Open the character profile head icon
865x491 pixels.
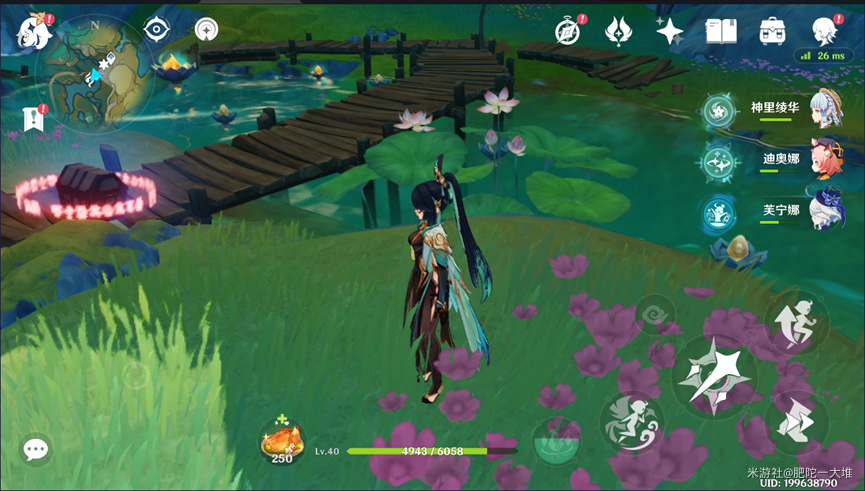[823, 31]
